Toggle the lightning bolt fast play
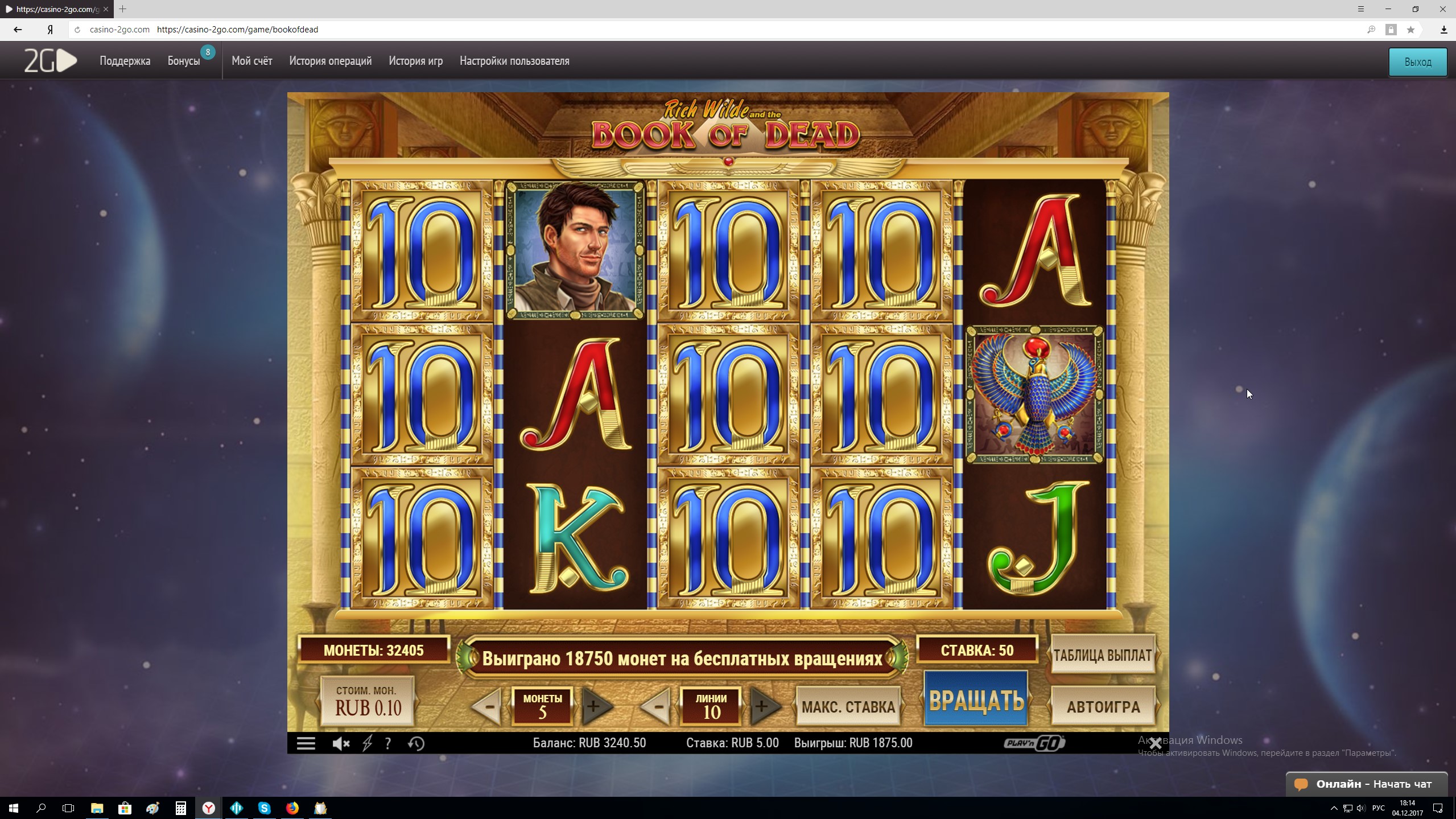The image size is (1456, 819). click(x=368, y=743)
